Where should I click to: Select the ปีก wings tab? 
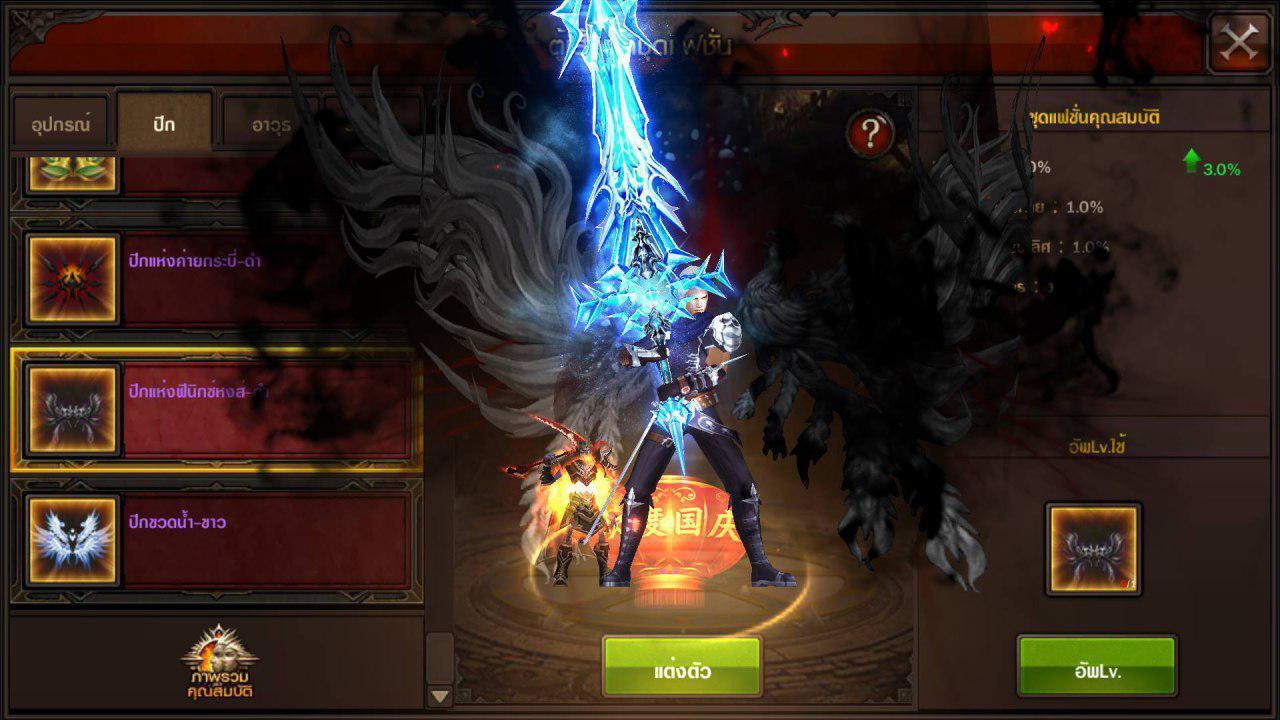point(163,124)
